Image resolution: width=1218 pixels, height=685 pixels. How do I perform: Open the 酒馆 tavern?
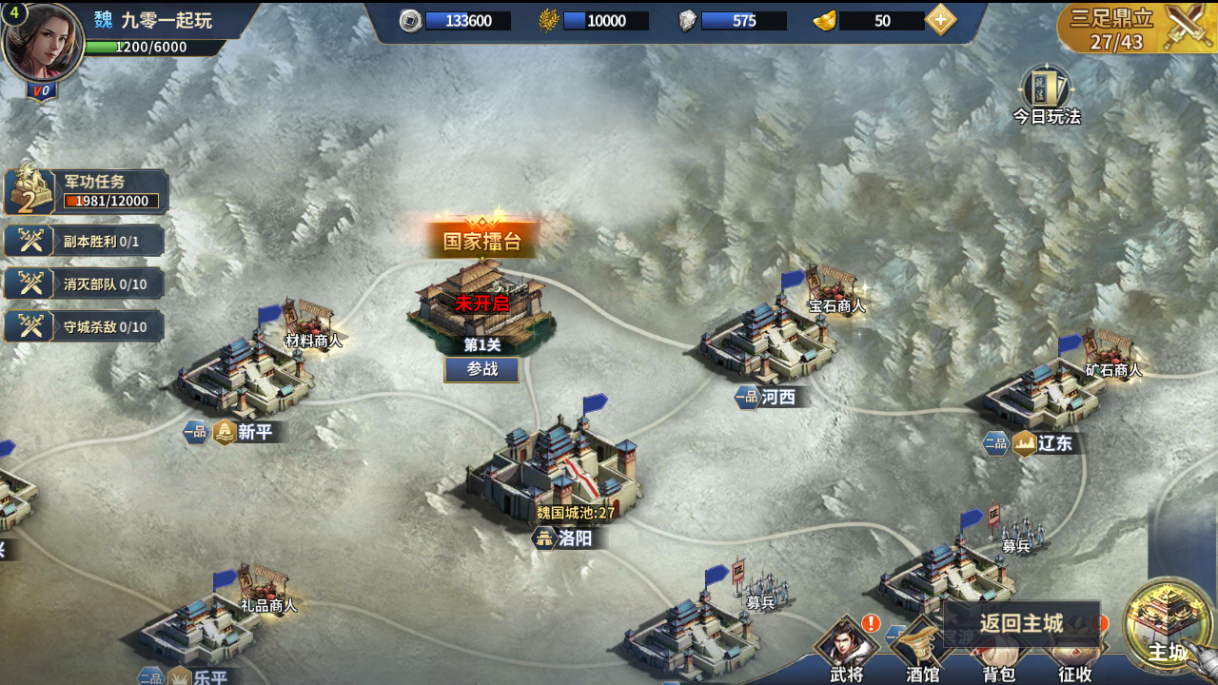click(922, 655)
